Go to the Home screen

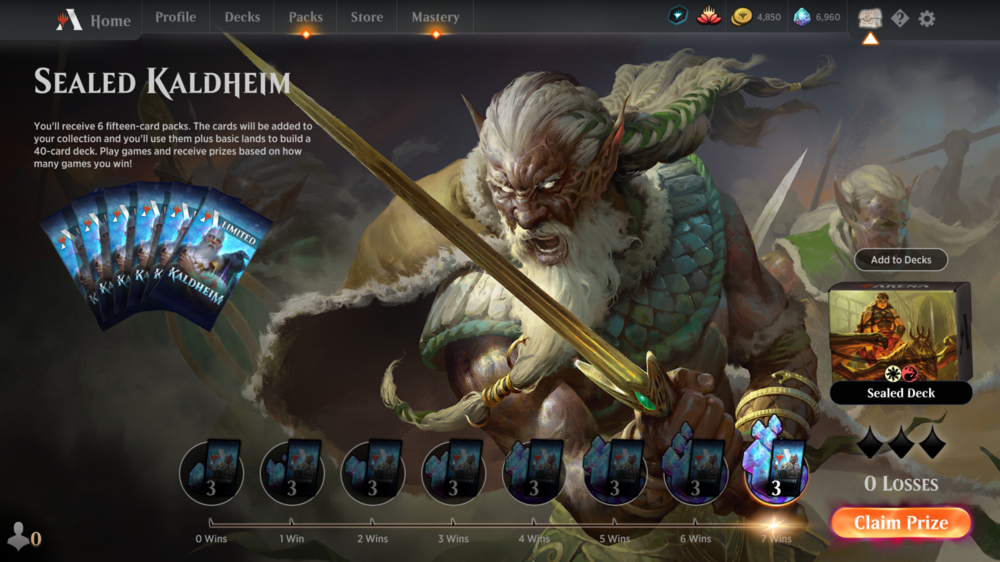point(95,20)
